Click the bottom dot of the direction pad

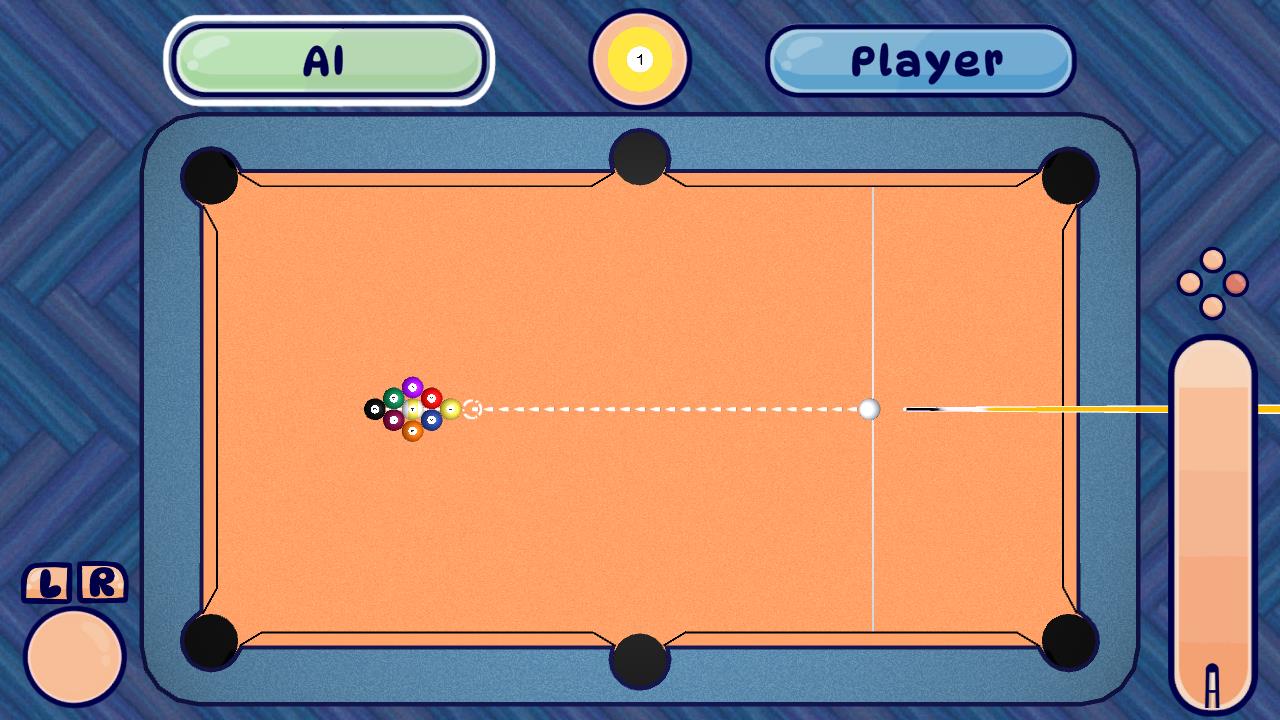tap(1212, 304)
